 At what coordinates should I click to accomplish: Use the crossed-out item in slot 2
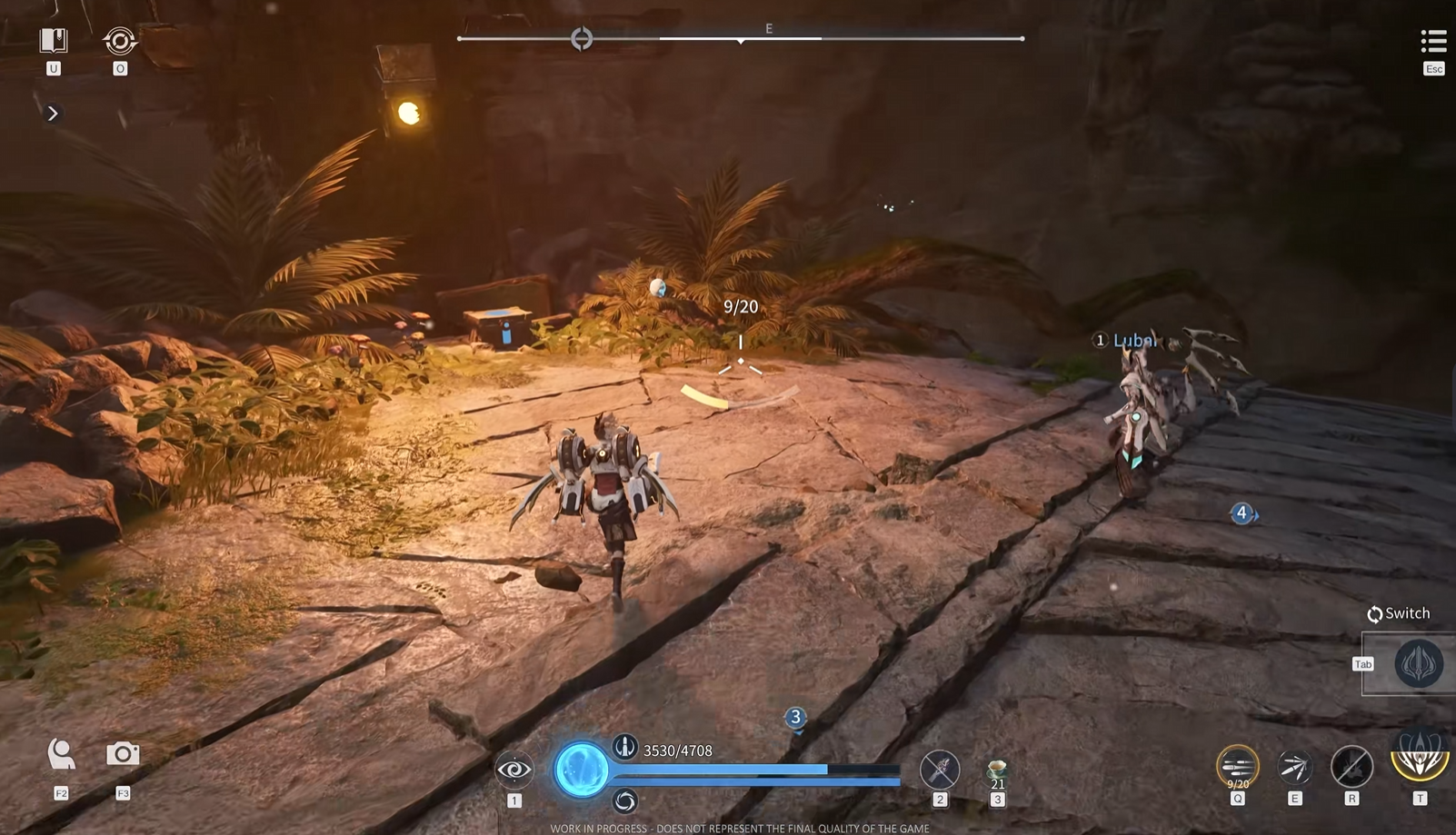pyautogui.click(x=940, y=770)
